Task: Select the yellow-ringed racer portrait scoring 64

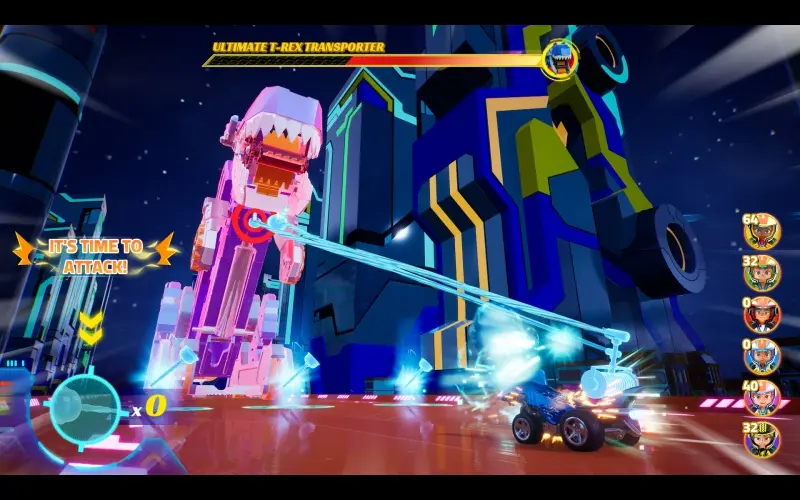Action: (x=762, y=233)
